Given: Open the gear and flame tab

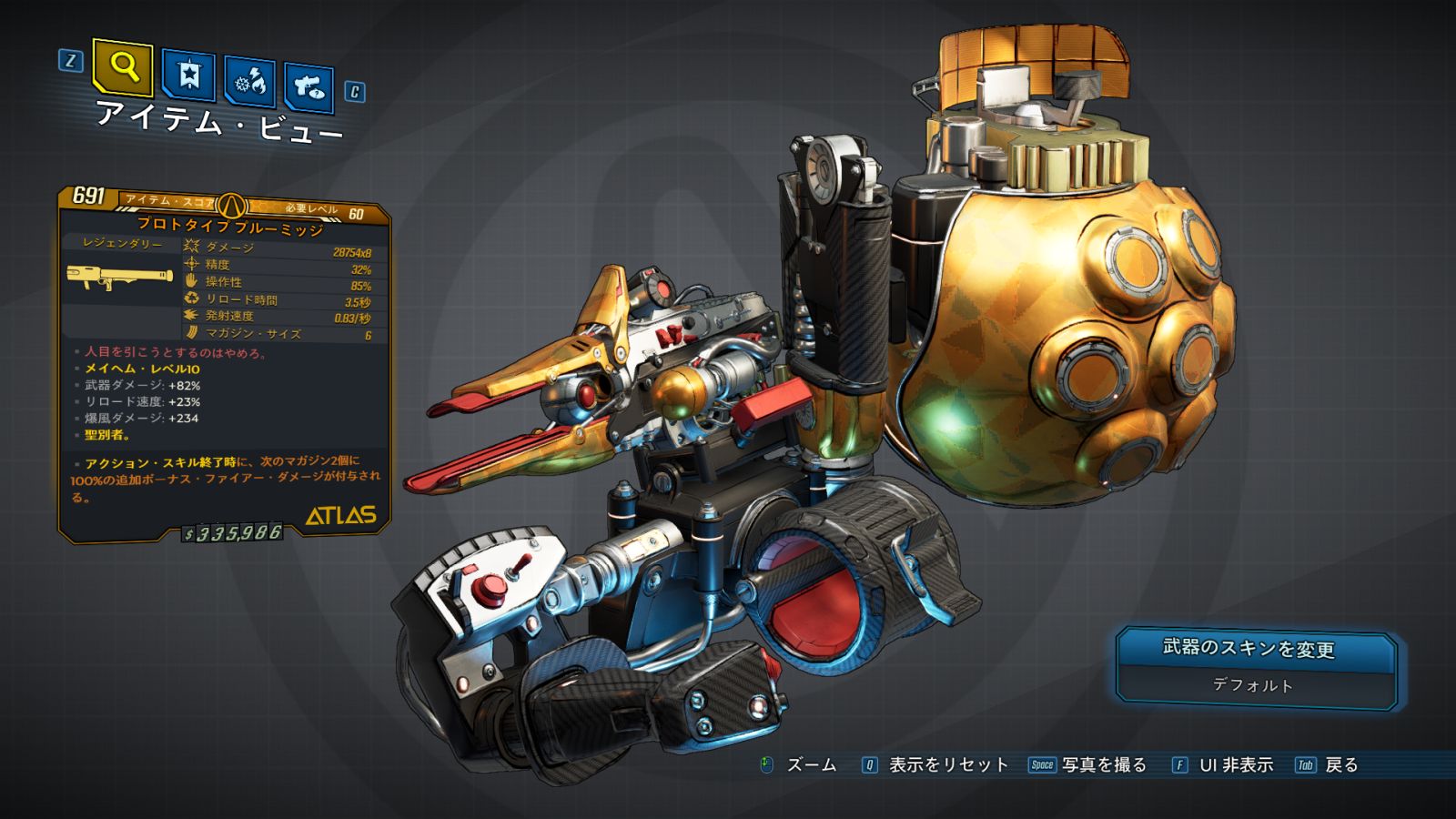Looking at the screenshot, I should point(250,82).
